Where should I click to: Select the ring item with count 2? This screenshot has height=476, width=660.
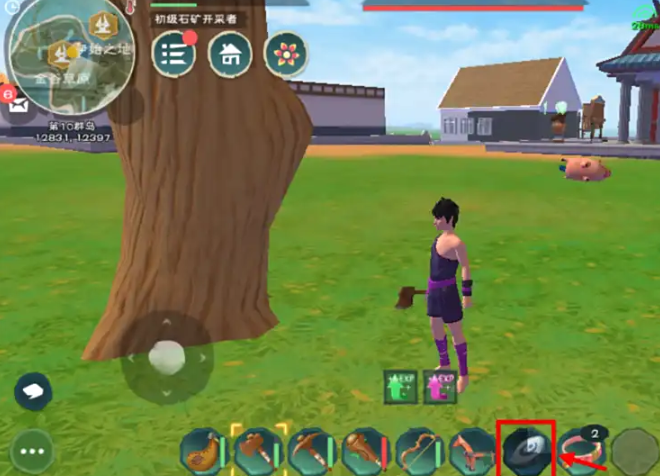(x=580, y=451)
